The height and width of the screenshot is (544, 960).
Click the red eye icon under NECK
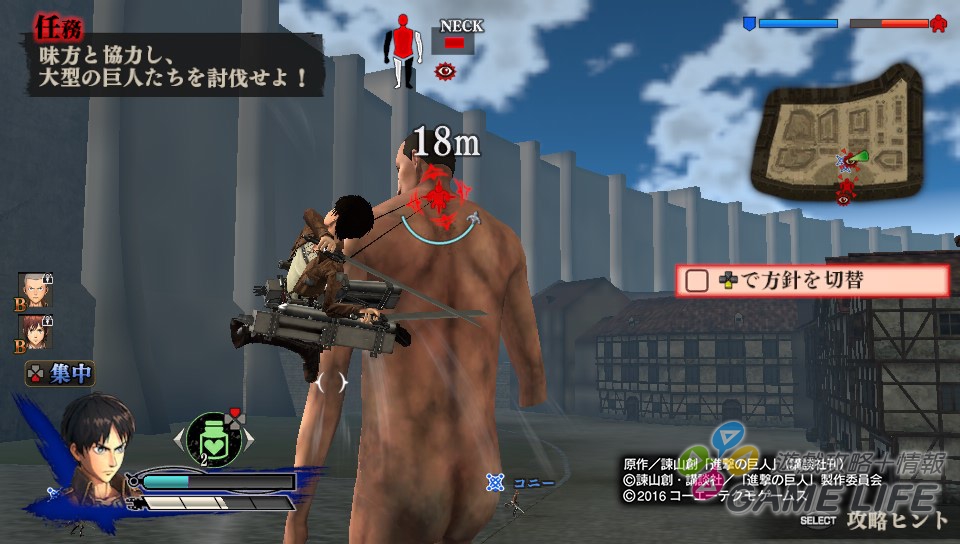pyautogui.click(x=446, y=70)
